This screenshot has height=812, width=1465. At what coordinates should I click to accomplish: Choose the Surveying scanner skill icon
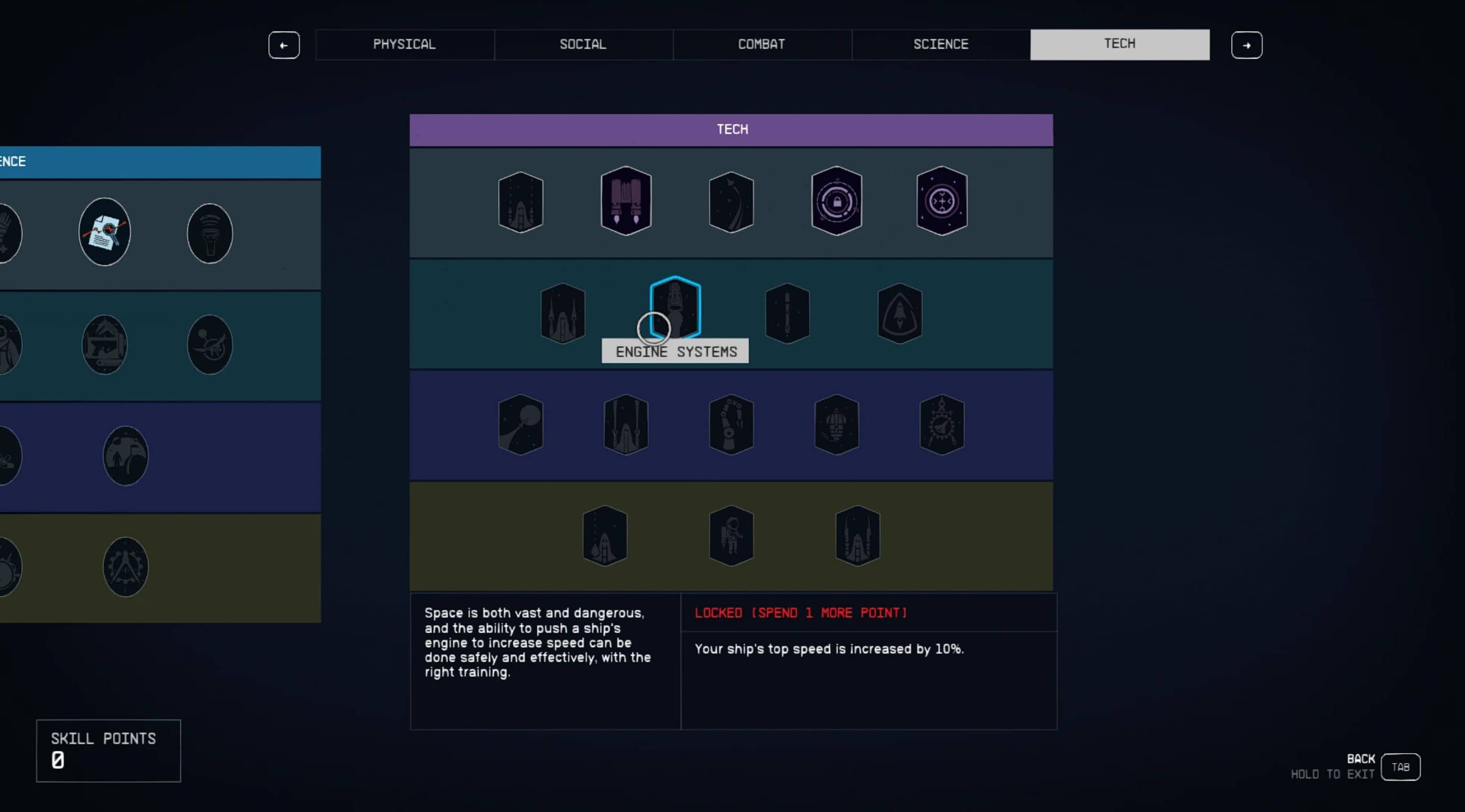click(210, 233)
